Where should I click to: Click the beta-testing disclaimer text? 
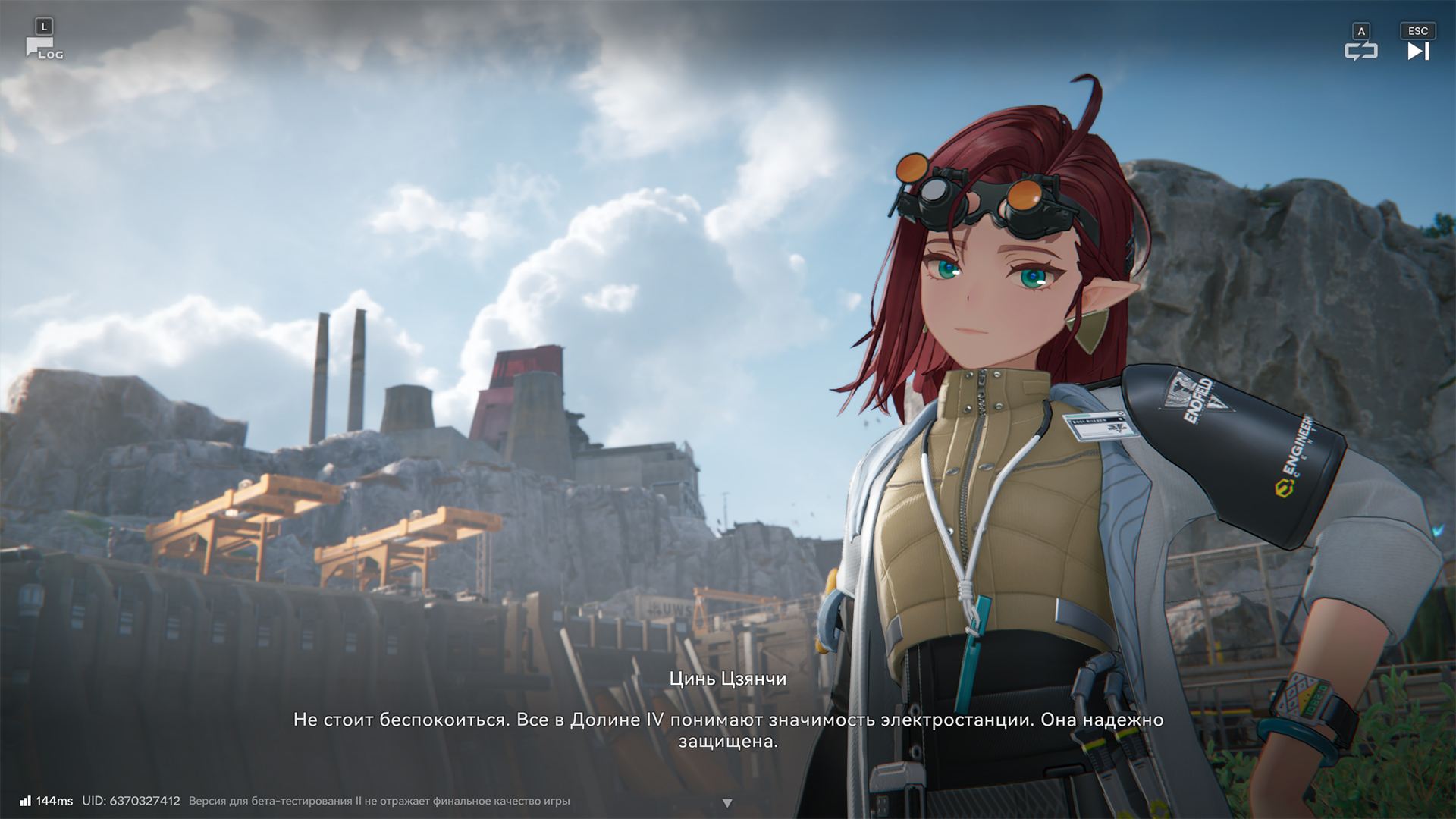click(x=381, y=800)
